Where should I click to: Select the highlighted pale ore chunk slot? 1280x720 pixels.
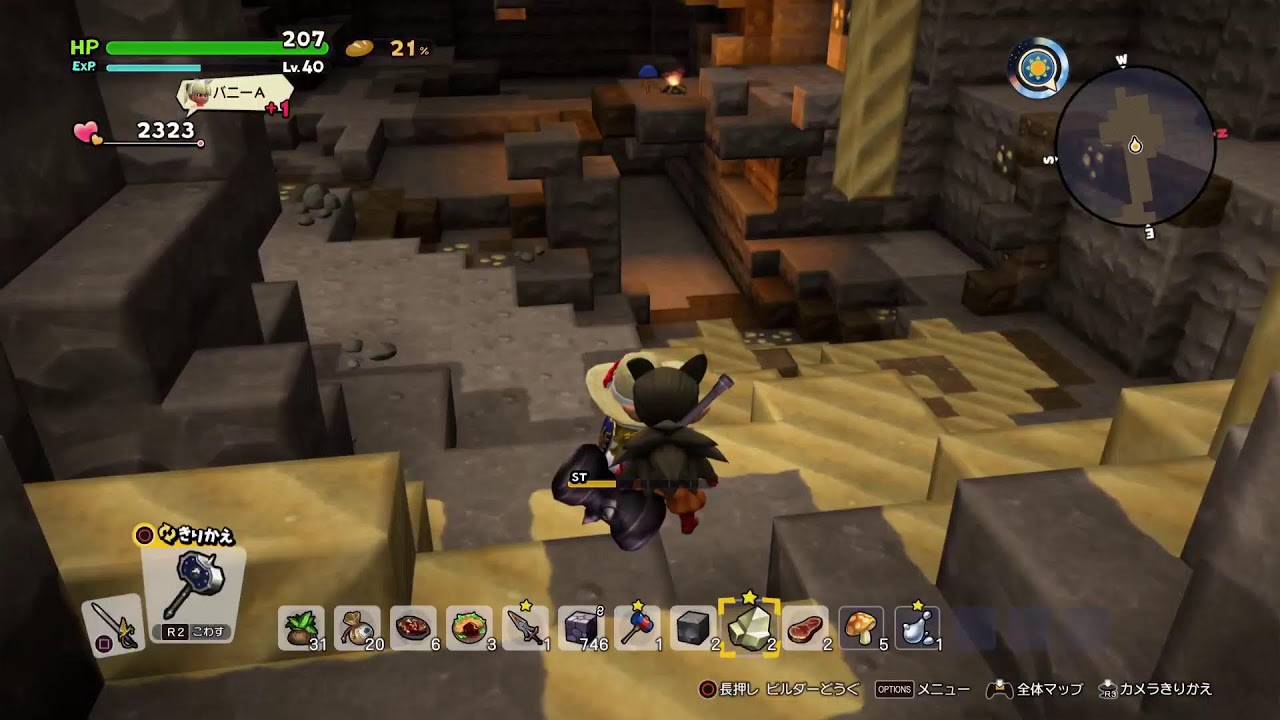(x=749, y=628)
